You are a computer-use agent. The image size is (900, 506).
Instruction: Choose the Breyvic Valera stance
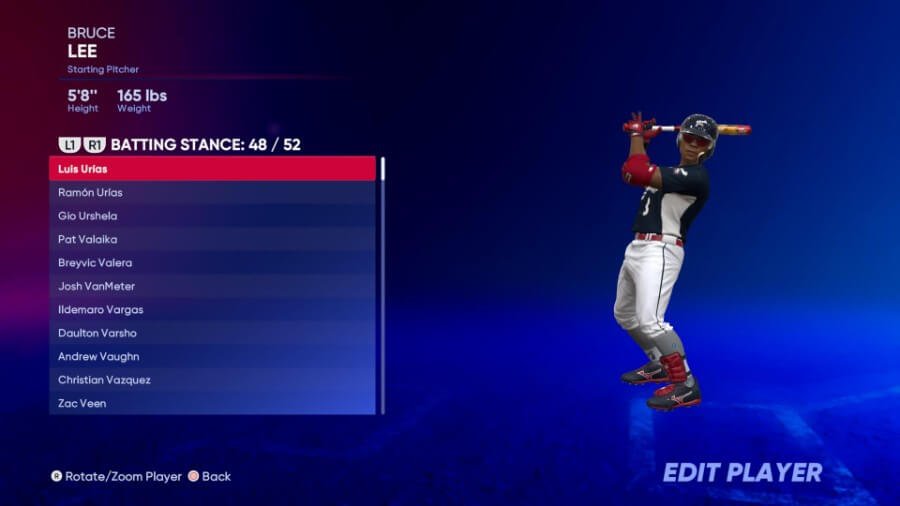coord(212,263)
